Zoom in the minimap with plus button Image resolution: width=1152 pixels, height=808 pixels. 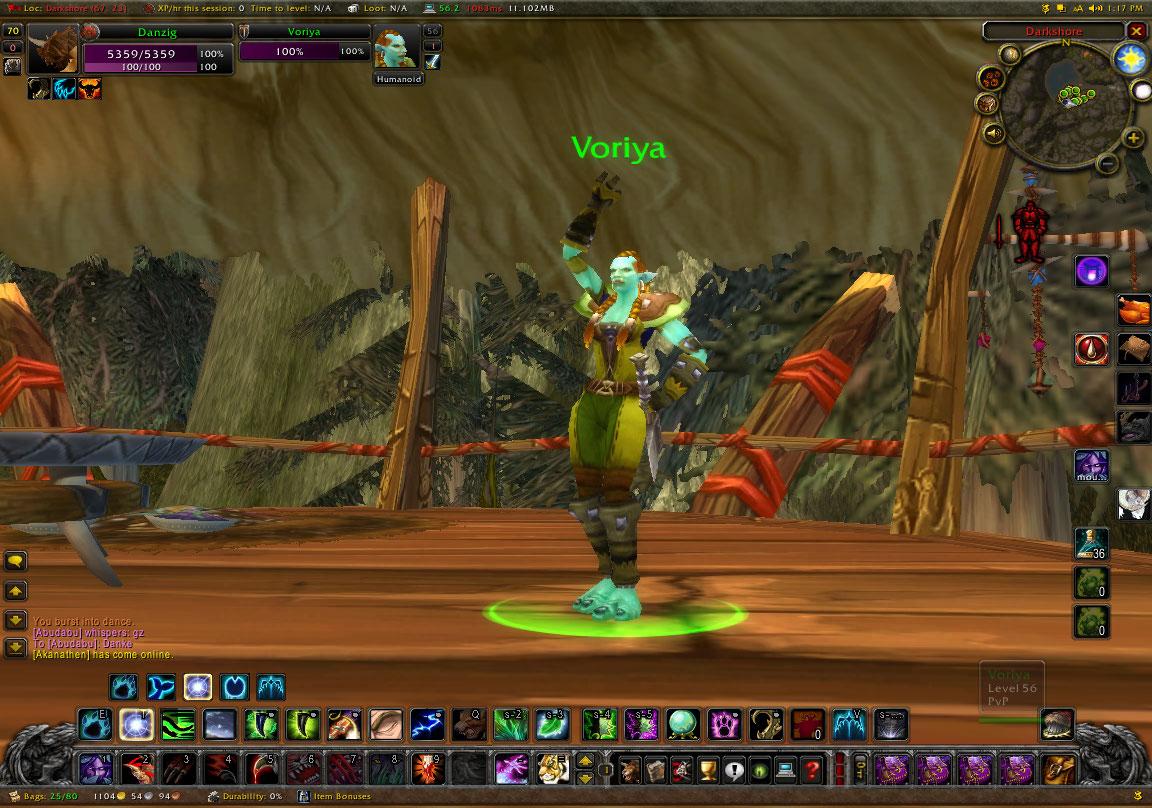click(x=1133, y=138)
